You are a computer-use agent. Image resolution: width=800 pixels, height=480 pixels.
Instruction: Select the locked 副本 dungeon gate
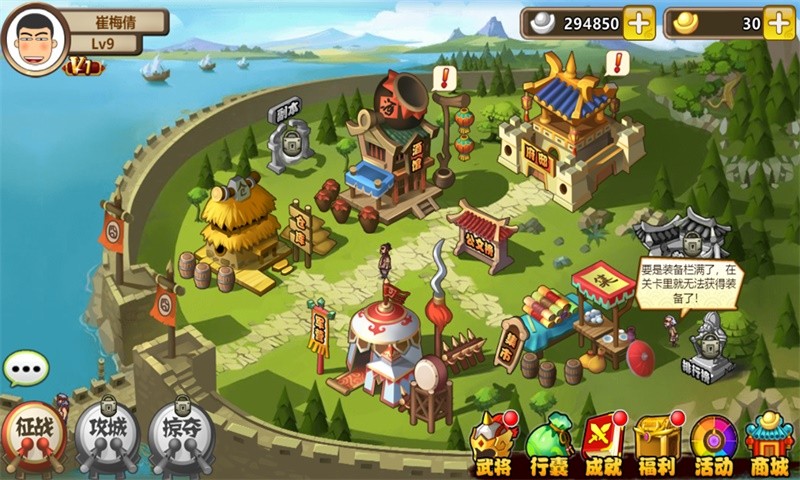click(290, 140)
